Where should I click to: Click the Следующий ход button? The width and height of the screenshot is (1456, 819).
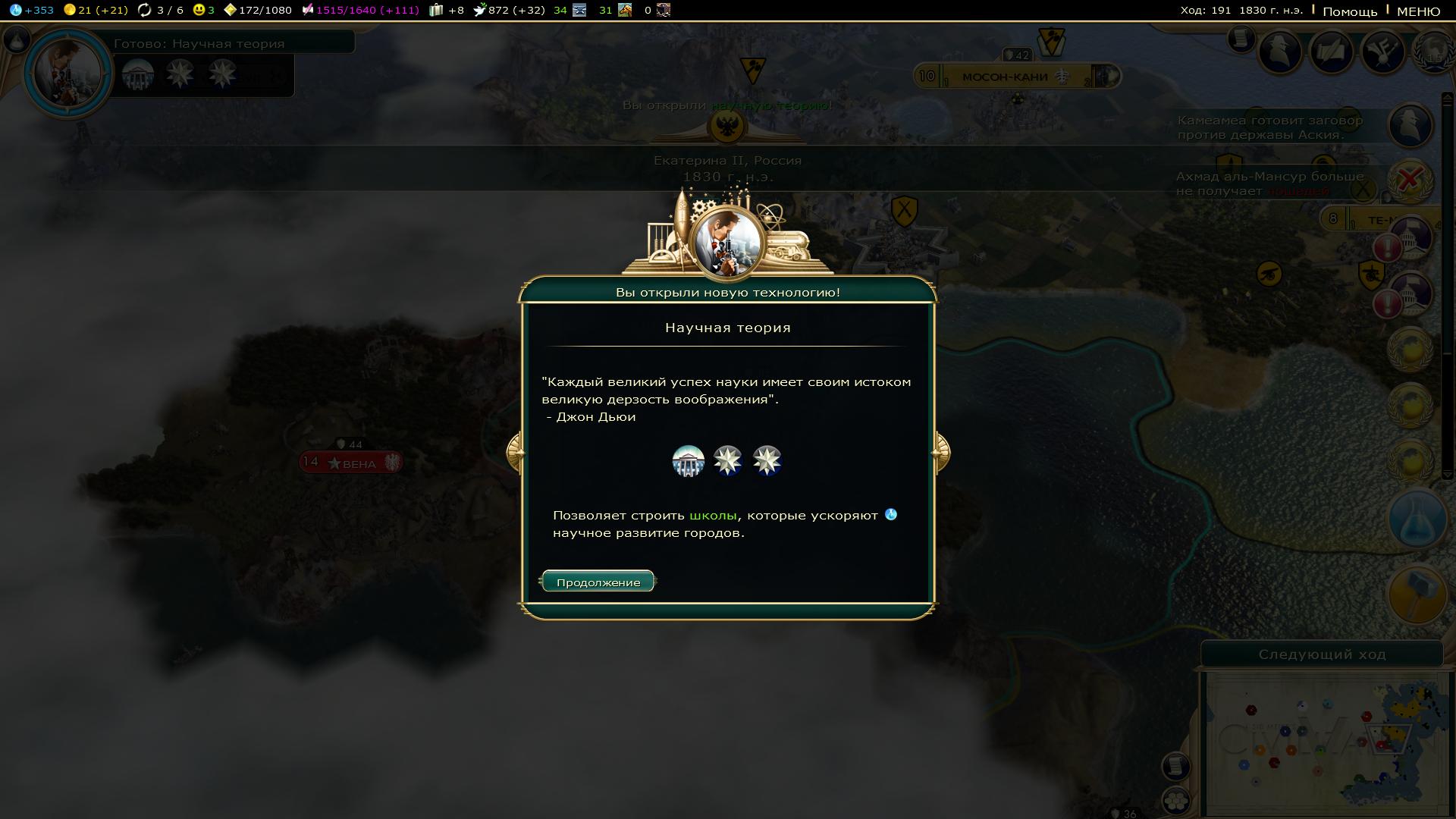(1322, 654)
